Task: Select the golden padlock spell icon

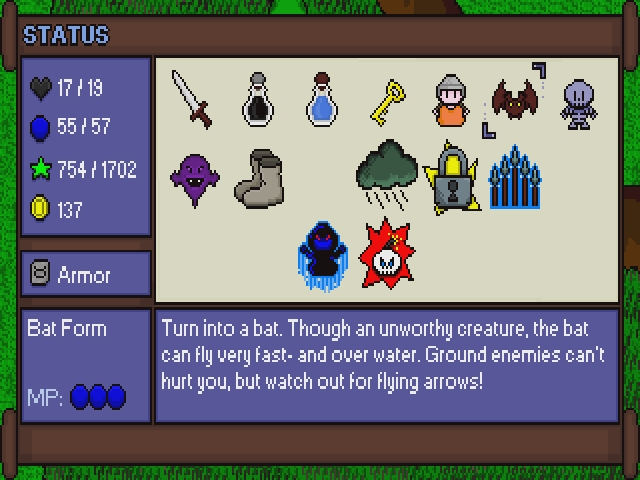Action: tap(451, 177)
